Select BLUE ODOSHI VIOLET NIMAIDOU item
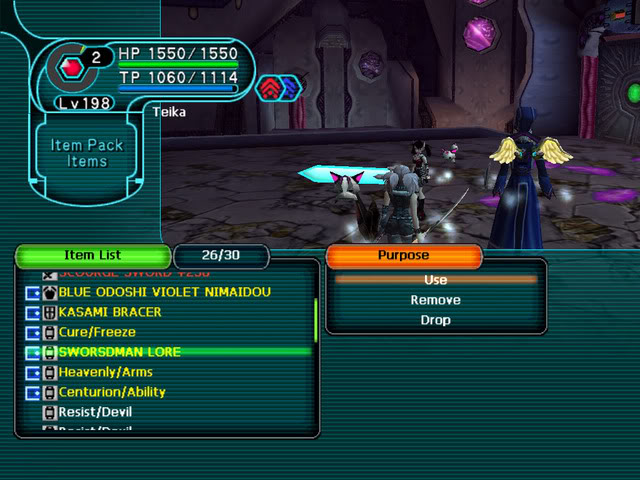640x480 pixels. 164,292
